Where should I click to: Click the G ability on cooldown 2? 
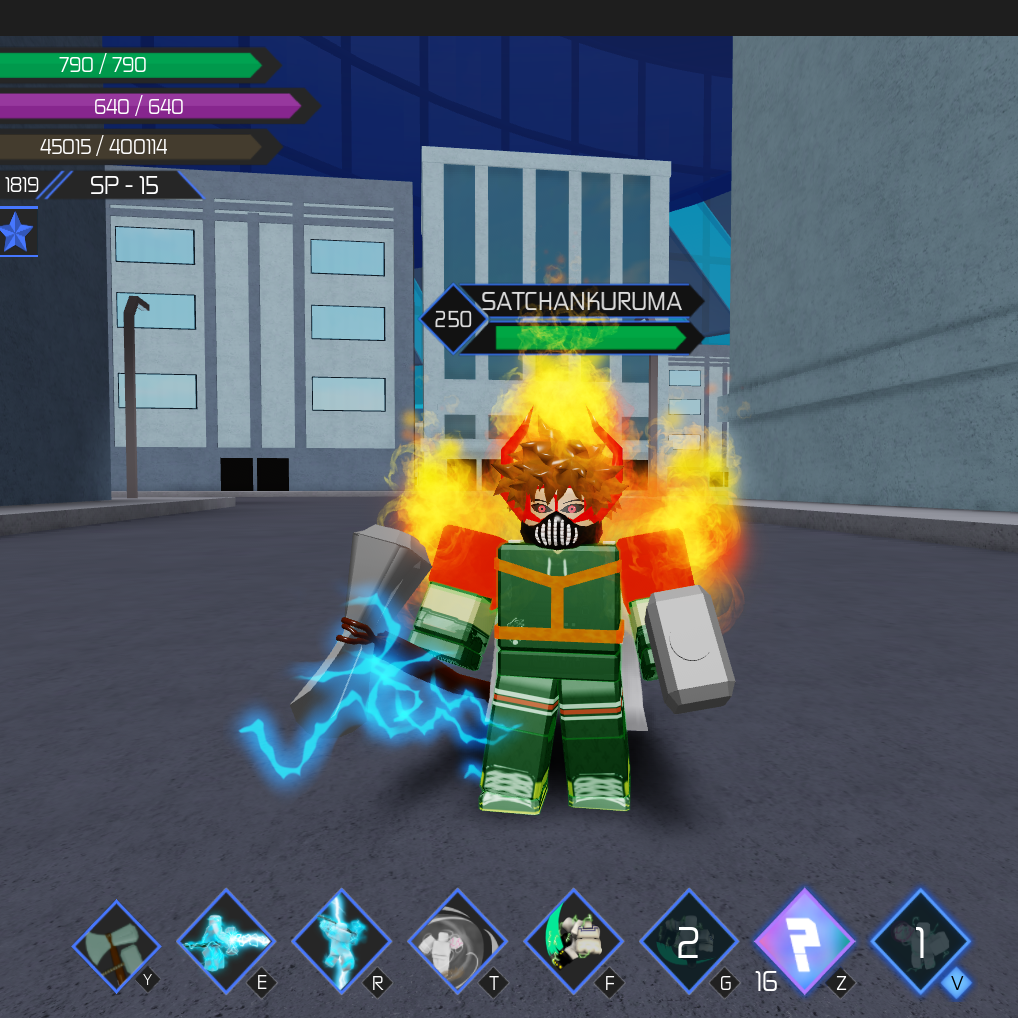click(689, 941)
